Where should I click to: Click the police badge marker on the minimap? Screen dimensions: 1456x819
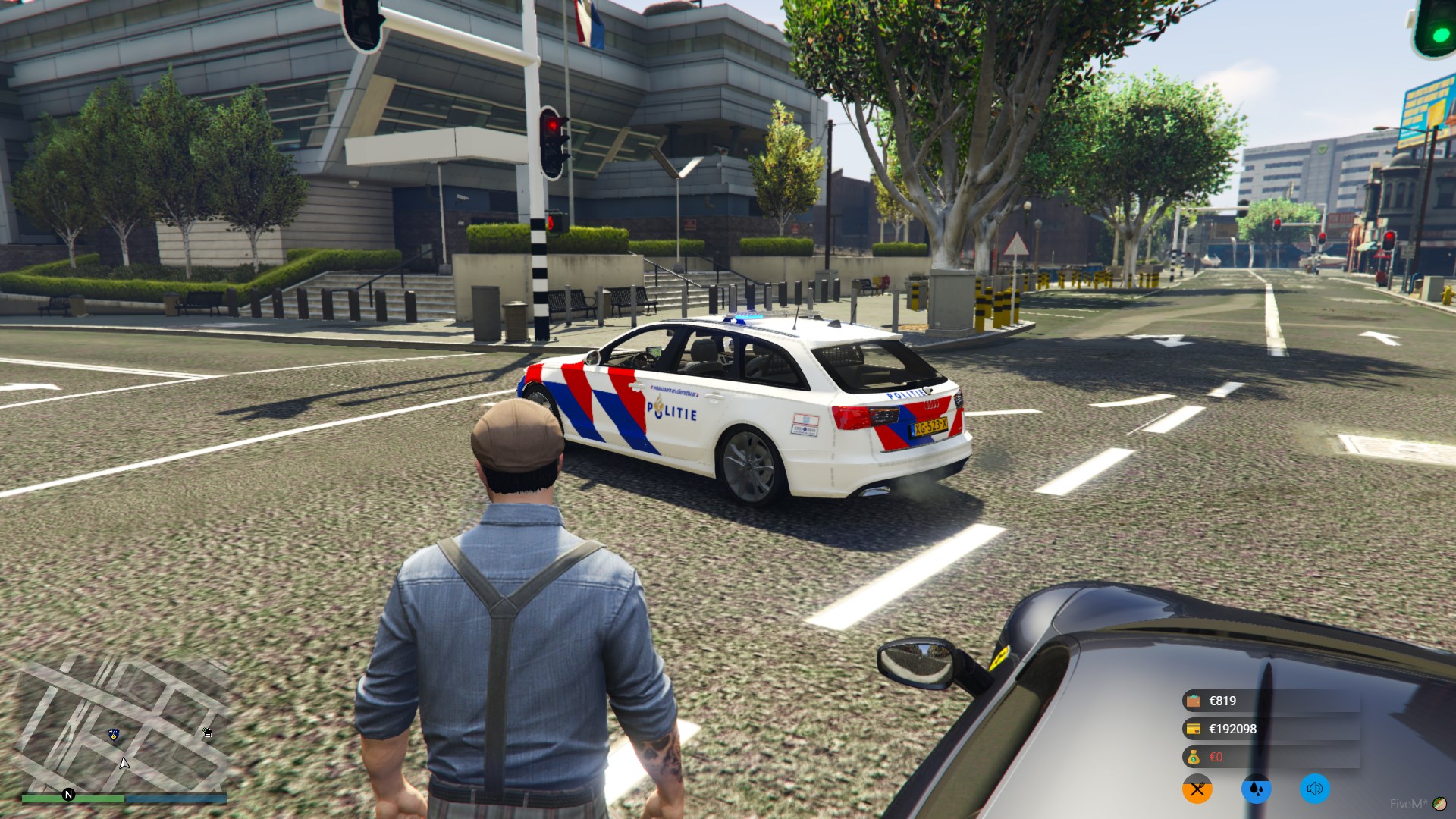[x=114, y=734]
